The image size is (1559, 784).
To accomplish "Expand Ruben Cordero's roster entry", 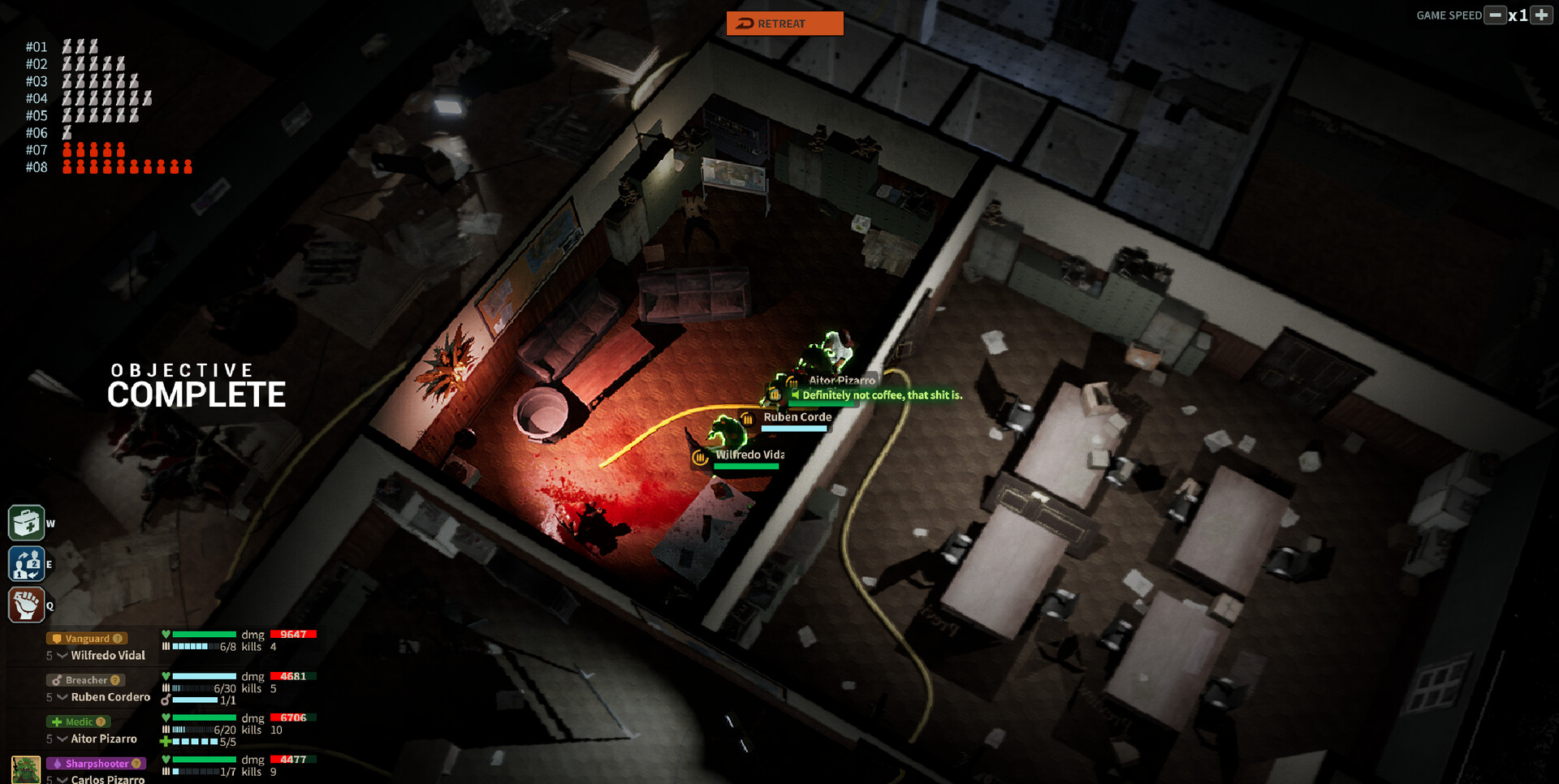I will [62, 696].
